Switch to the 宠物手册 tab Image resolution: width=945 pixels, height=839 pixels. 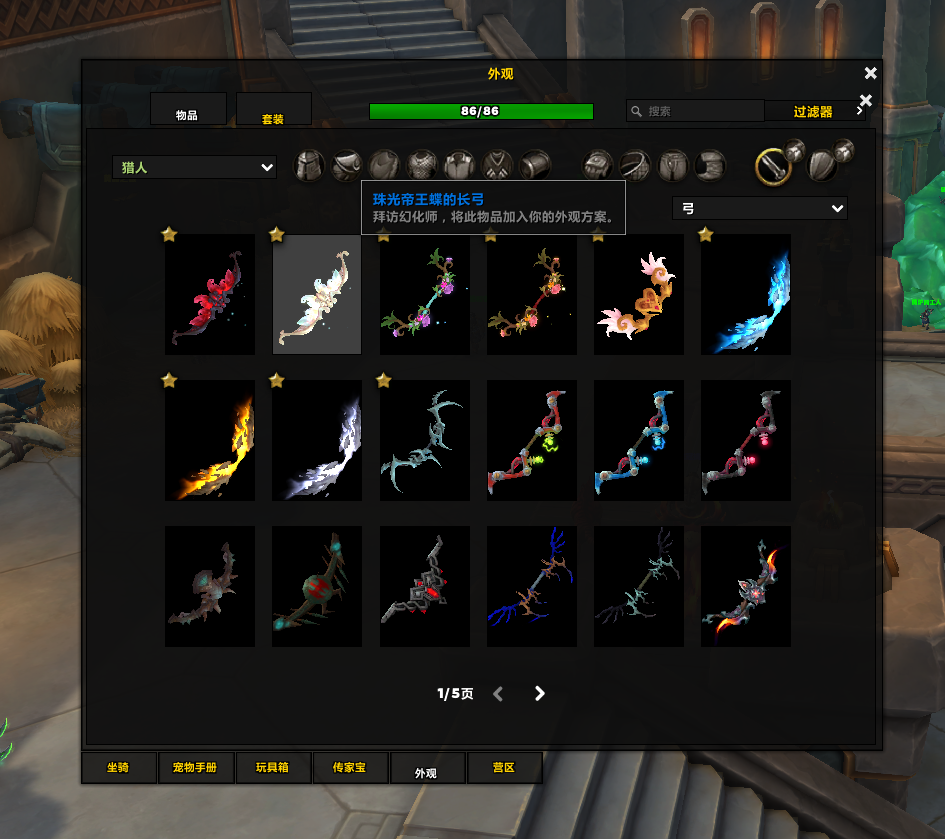click(195, 768)
